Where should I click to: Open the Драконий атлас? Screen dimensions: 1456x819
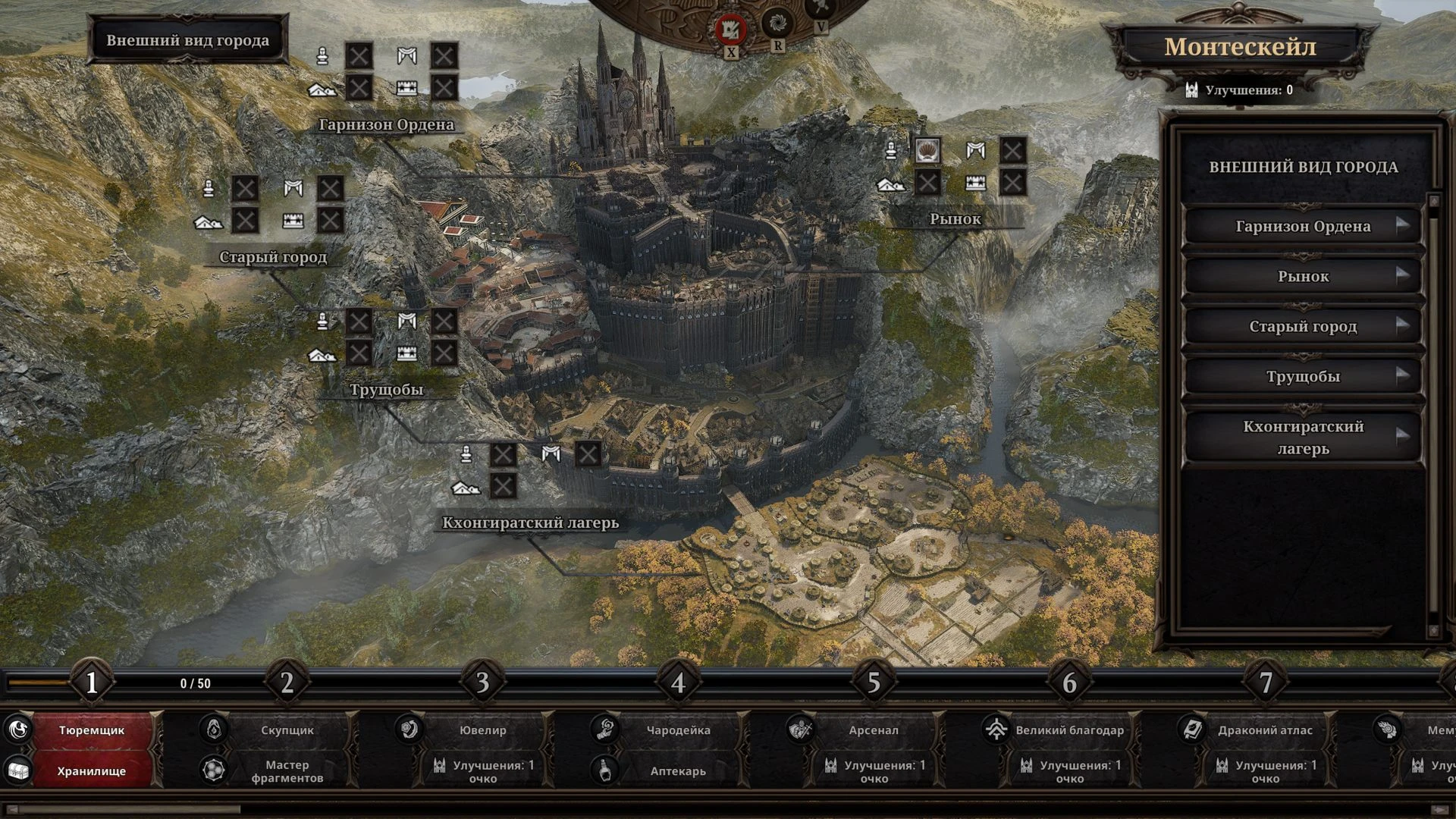point(1264,730)
